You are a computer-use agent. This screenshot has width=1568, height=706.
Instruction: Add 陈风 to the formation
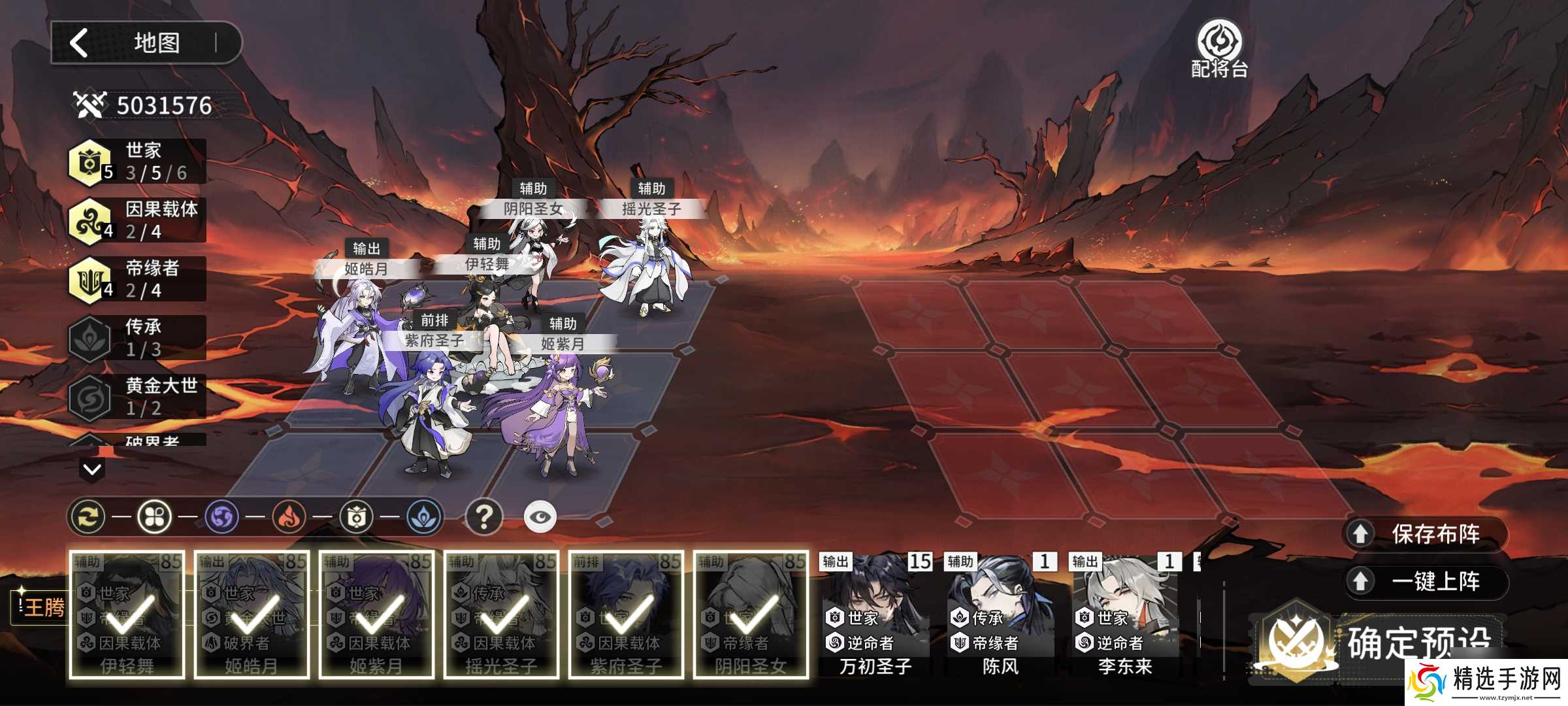[x=1000, y=614]
